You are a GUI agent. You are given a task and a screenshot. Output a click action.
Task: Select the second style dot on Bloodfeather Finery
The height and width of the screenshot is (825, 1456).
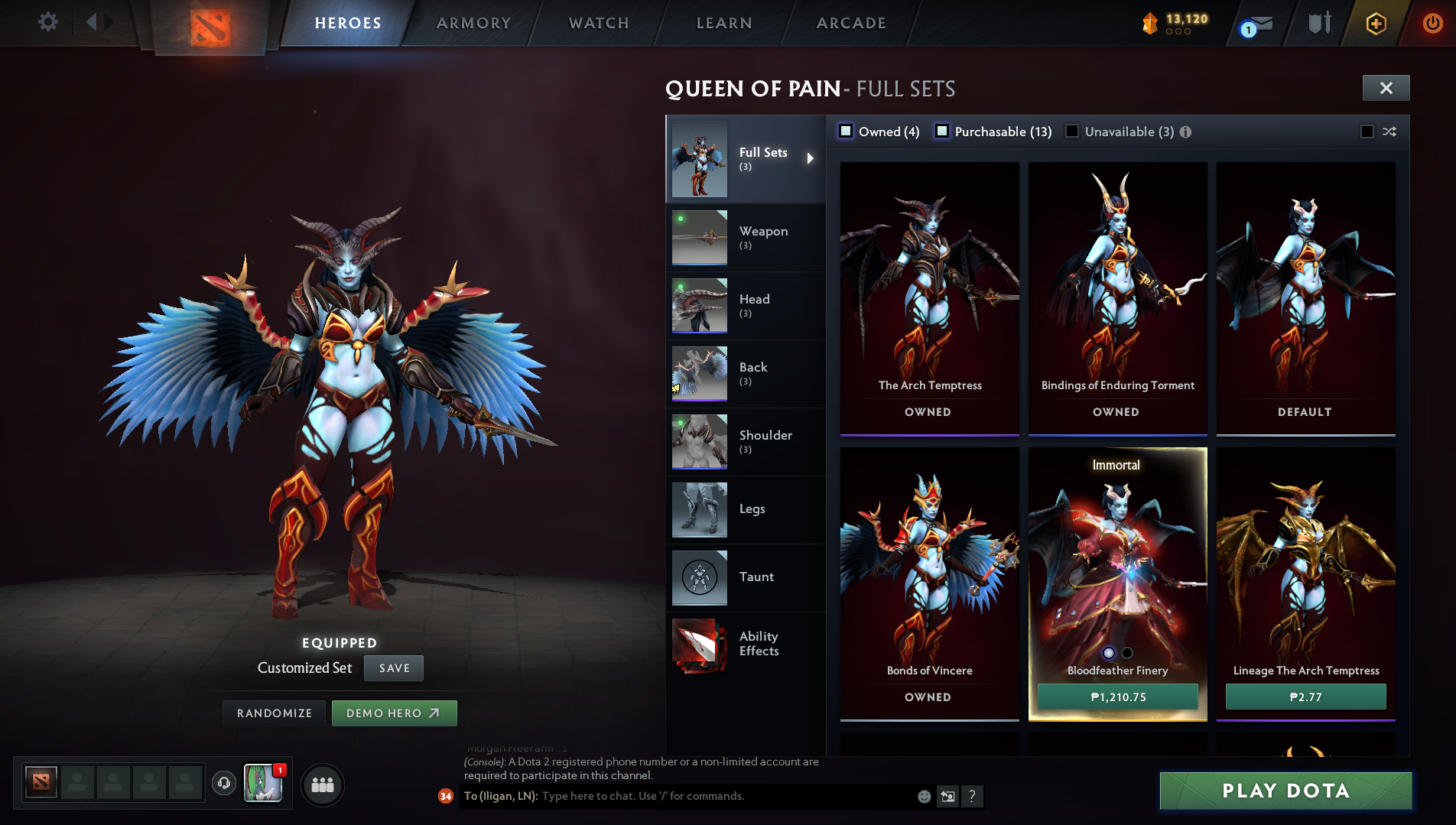[1126, 652]
